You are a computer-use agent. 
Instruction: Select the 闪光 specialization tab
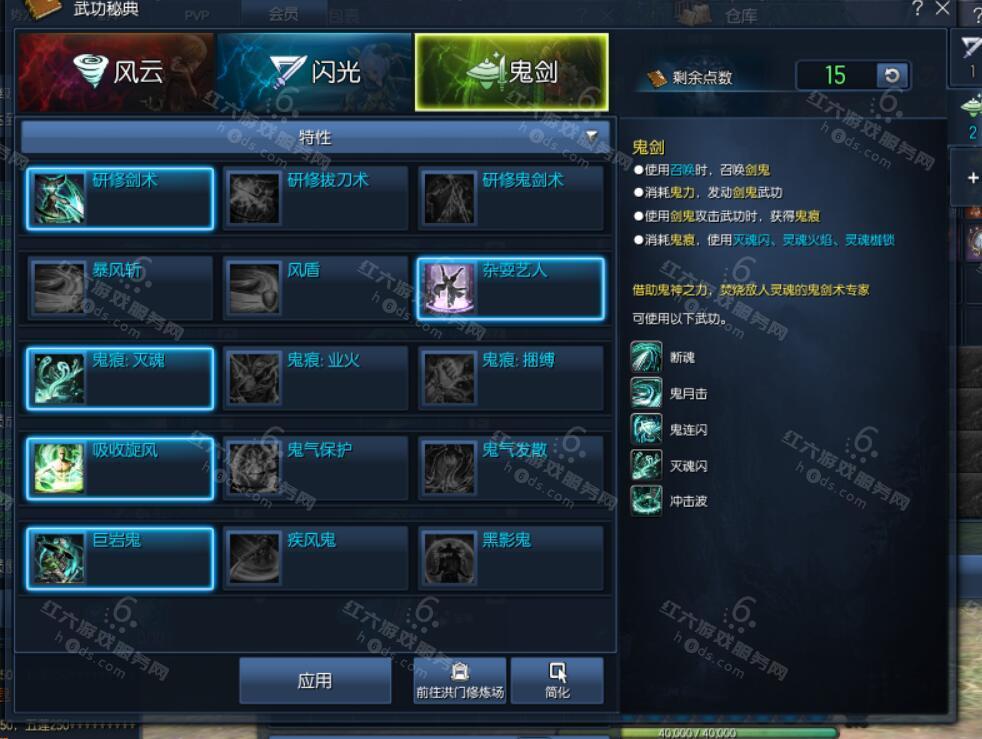(x=314, y=72)
